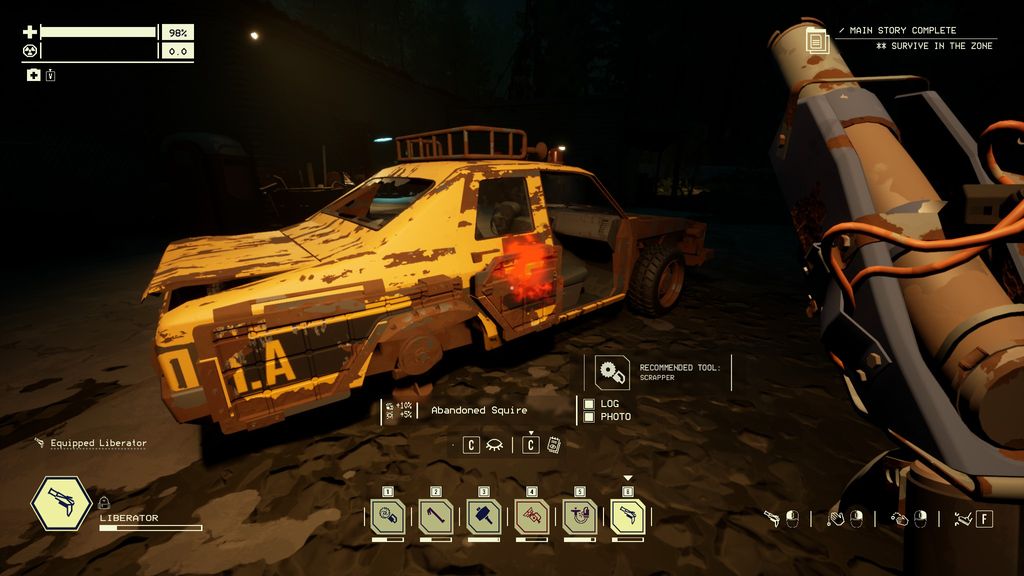Open the quest log objective icon
This screenshot has width=1024, height=576.
coord(818,41)
